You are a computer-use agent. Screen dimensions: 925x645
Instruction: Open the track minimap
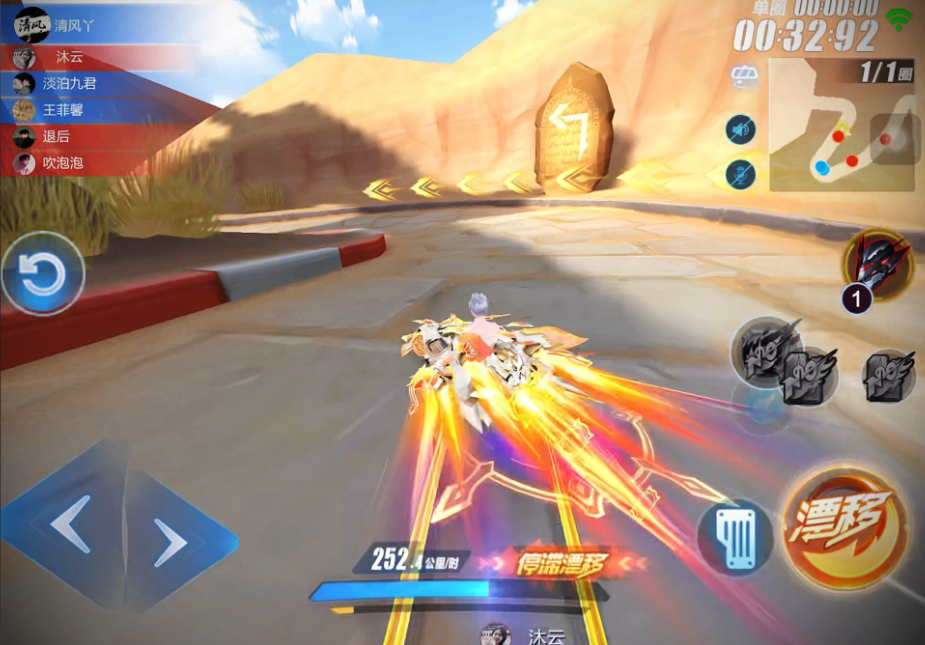tap(842, 124)
